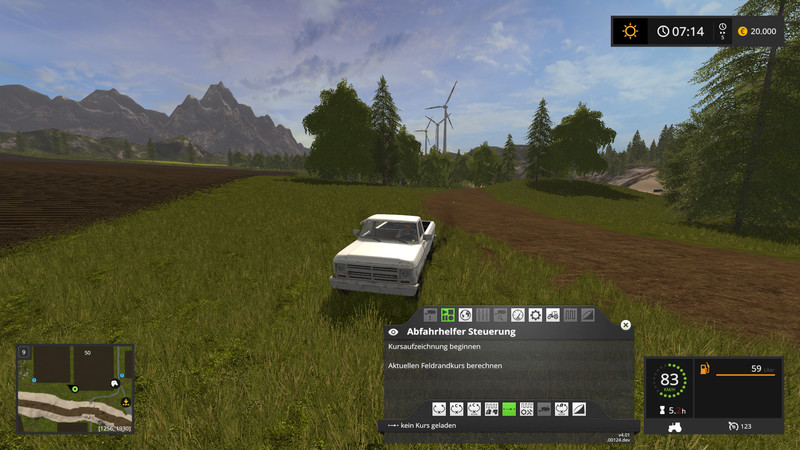
Task: Click the sun weather icon
Action: point(630,31)
